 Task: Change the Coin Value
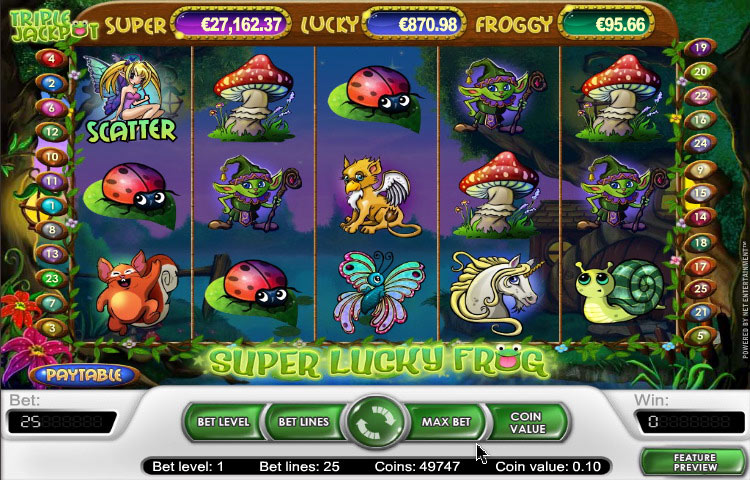click(526, 422)
